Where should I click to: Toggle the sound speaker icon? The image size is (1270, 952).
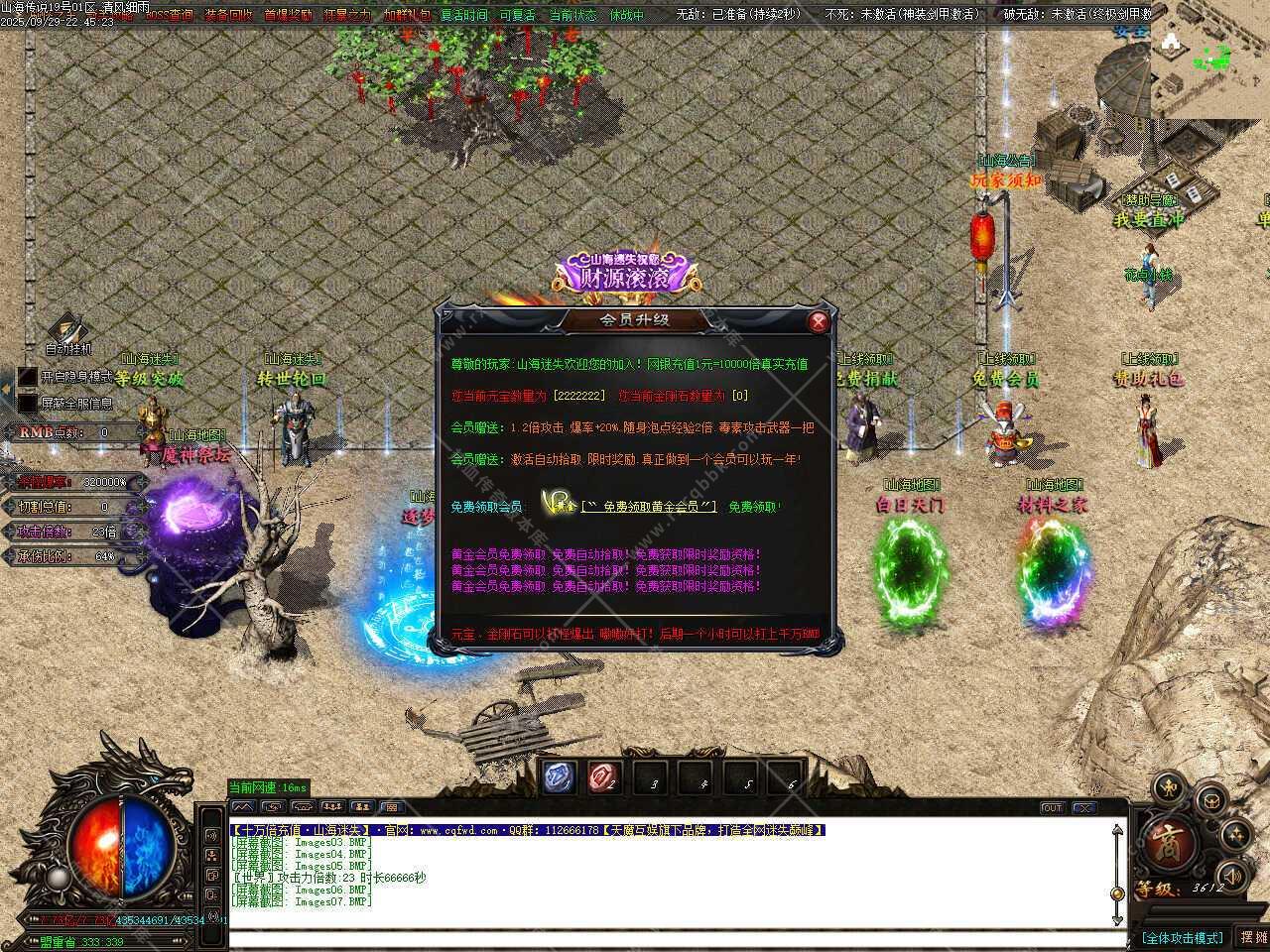point(1231,876)
